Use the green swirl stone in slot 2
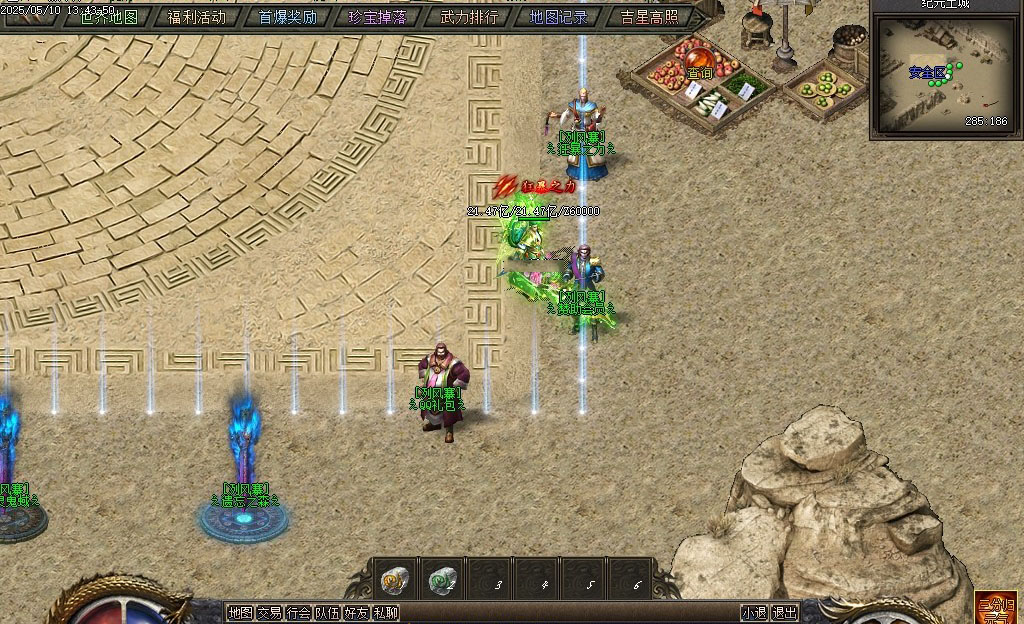 click(x=442, y=580)
